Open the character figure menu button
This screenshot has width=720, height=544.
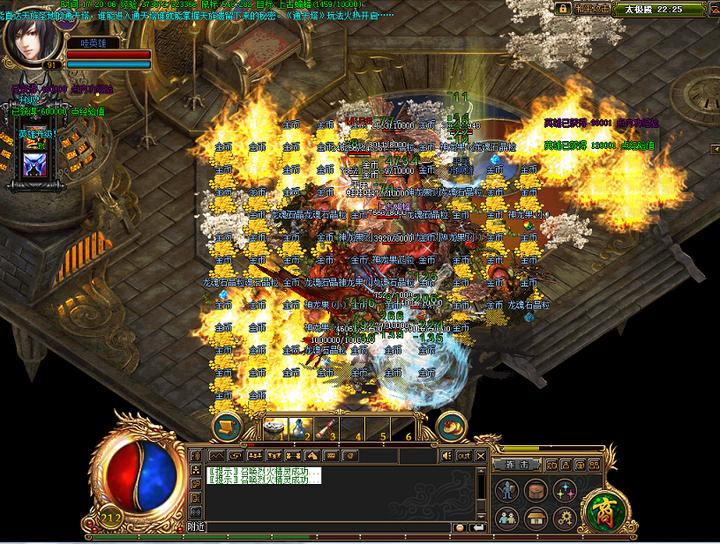(x=509, y=490)
